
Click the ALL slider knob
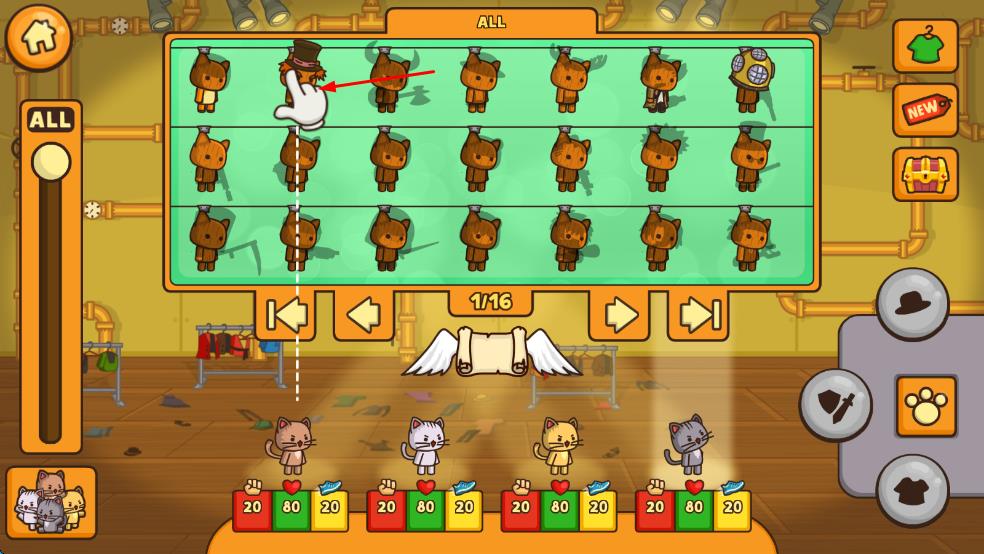50,162
